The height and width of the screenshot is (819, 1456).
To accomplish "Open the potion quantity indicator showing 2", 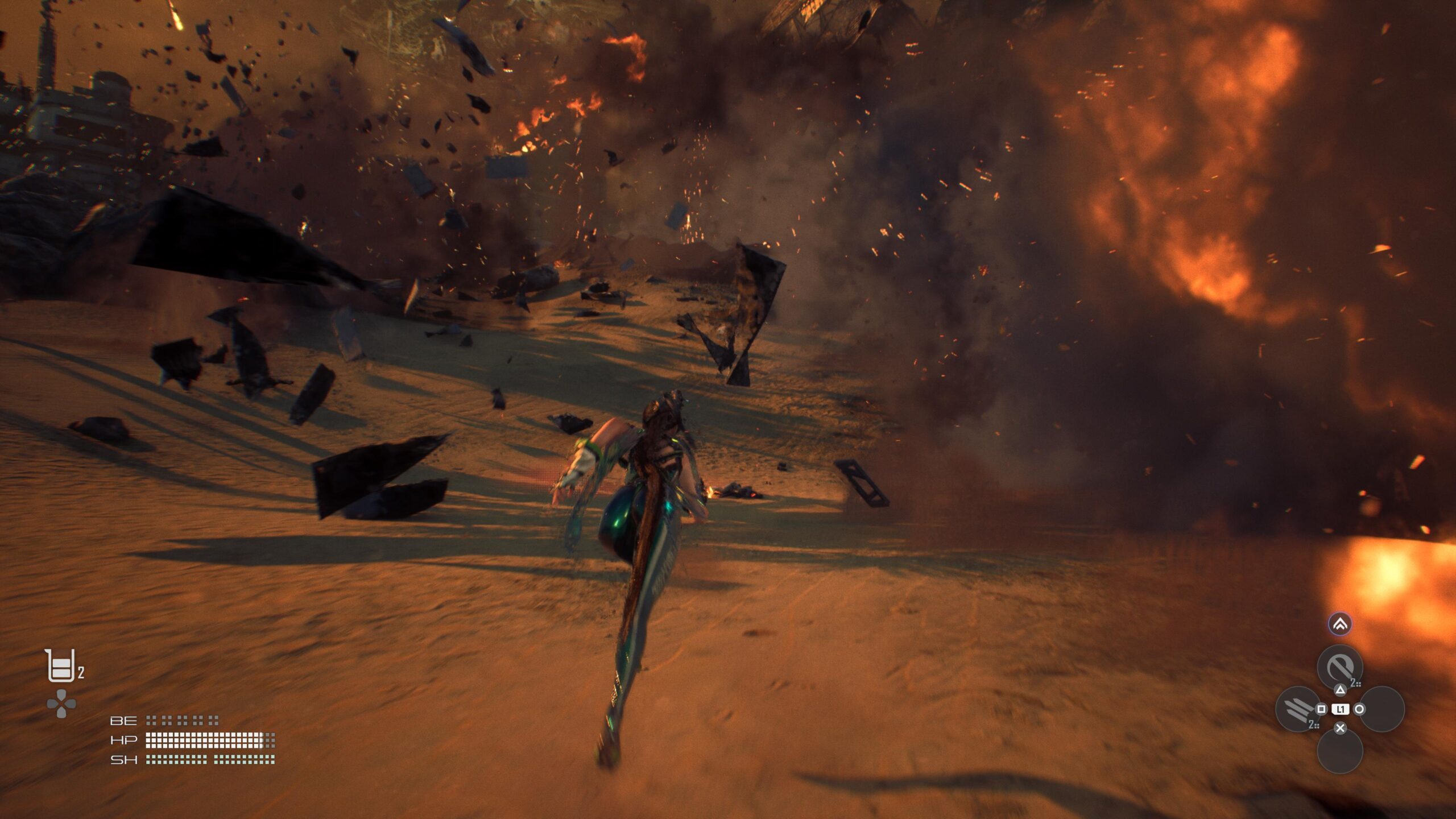I will click(x=81, y=672).
